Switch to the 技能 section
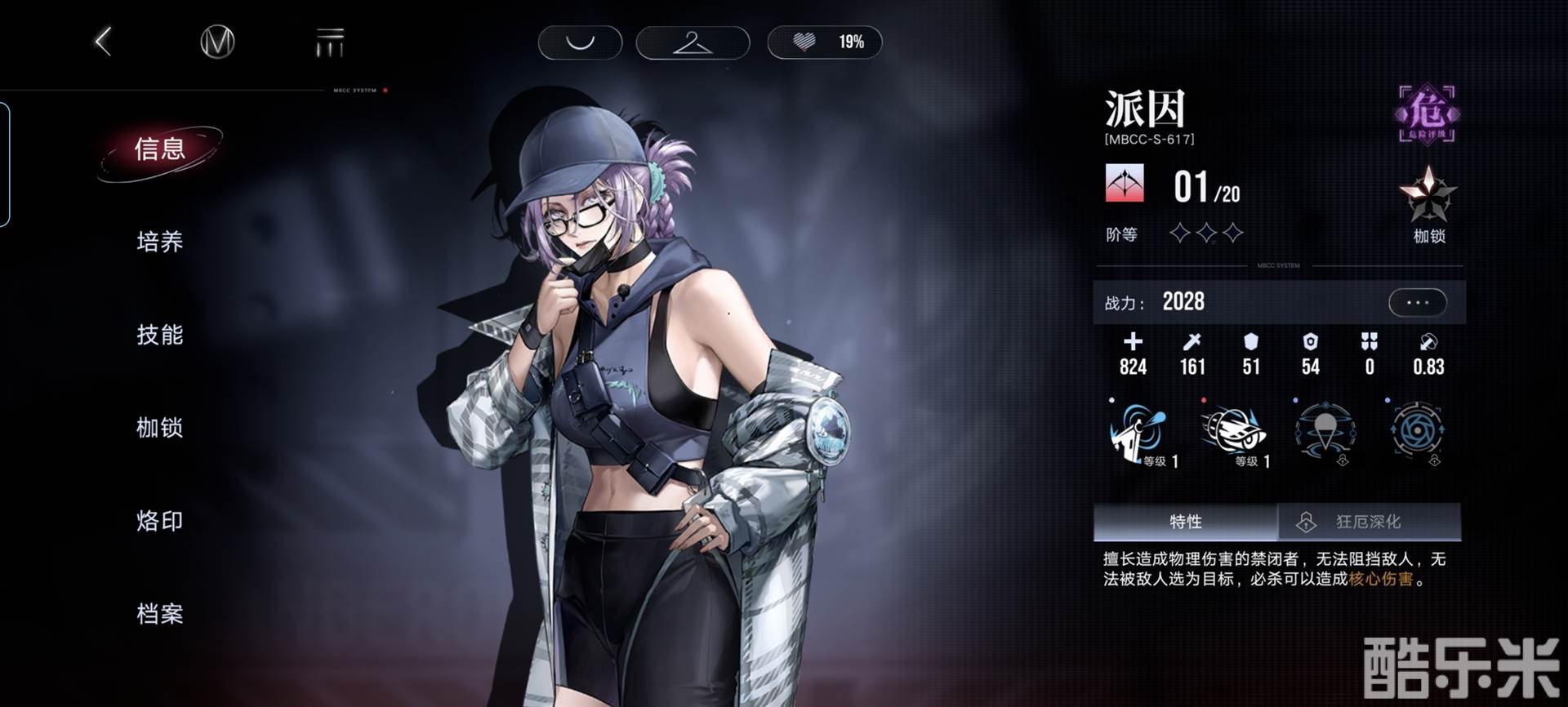Screen dimensions: 1568x707 pos(160,335)
